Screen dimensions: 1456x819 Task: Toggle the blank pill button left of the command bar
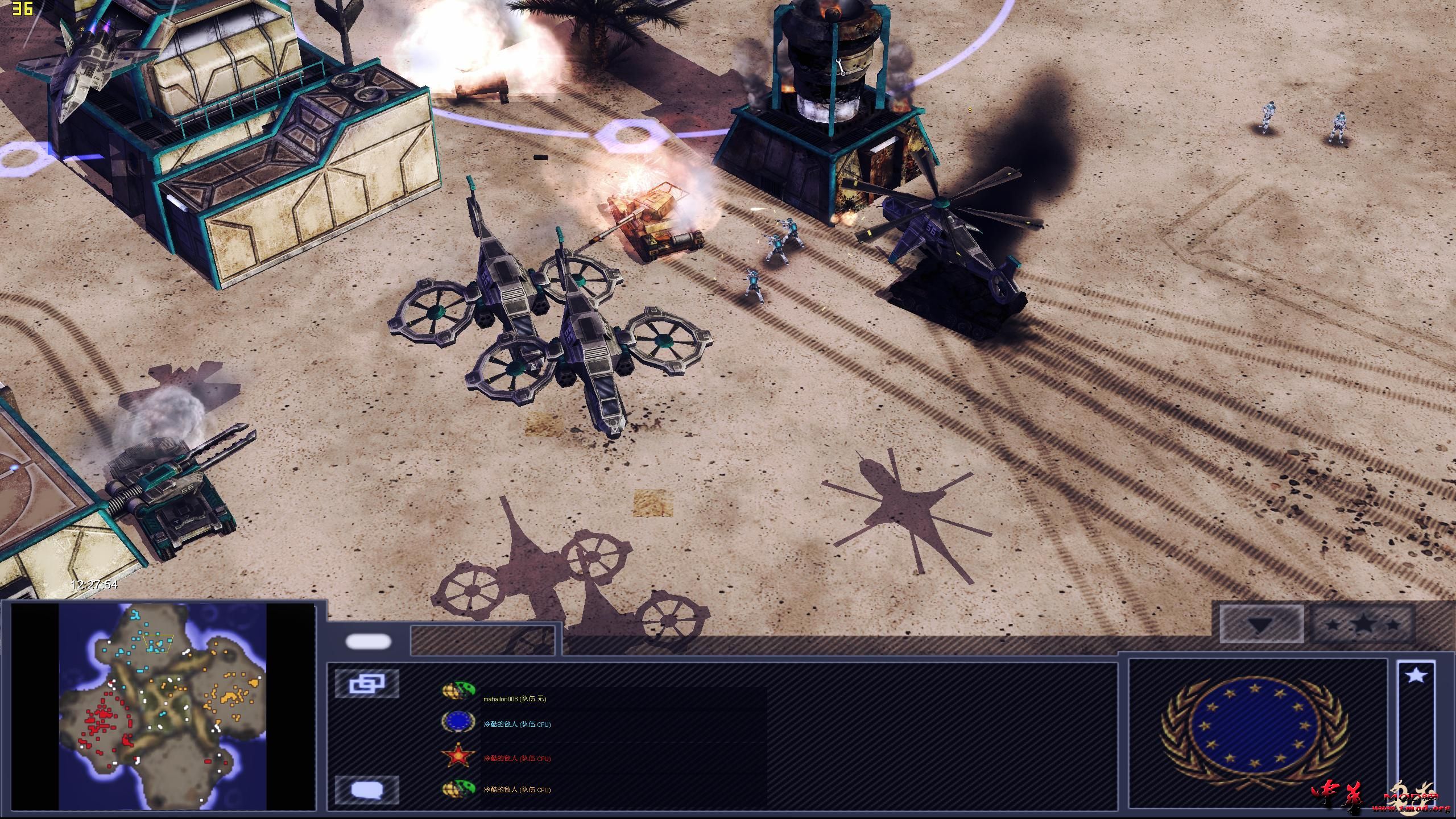[369, 642]
